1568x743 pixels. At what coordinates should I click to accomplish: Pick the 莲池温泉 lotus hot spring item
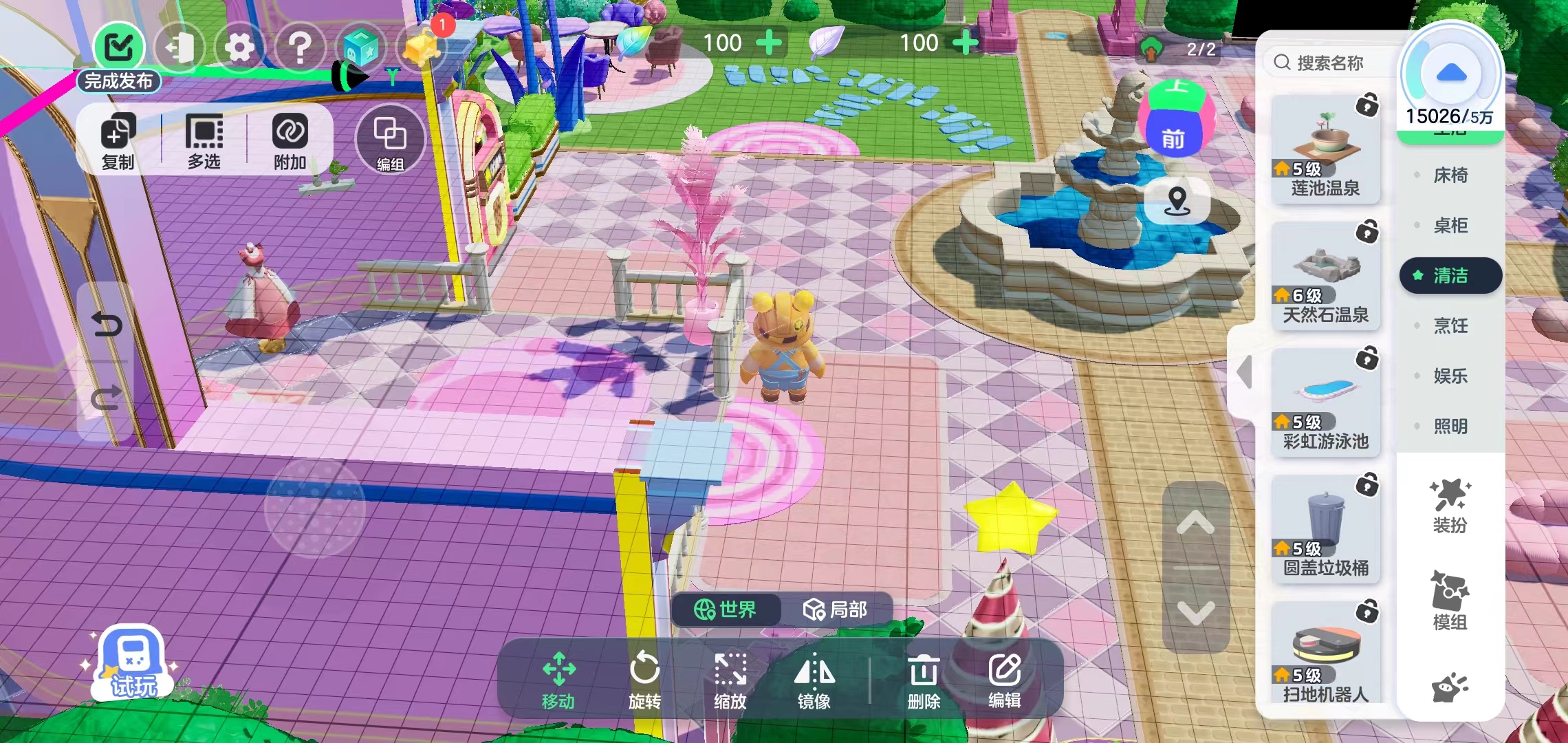pyautogui.click(x=1325, y=149)
